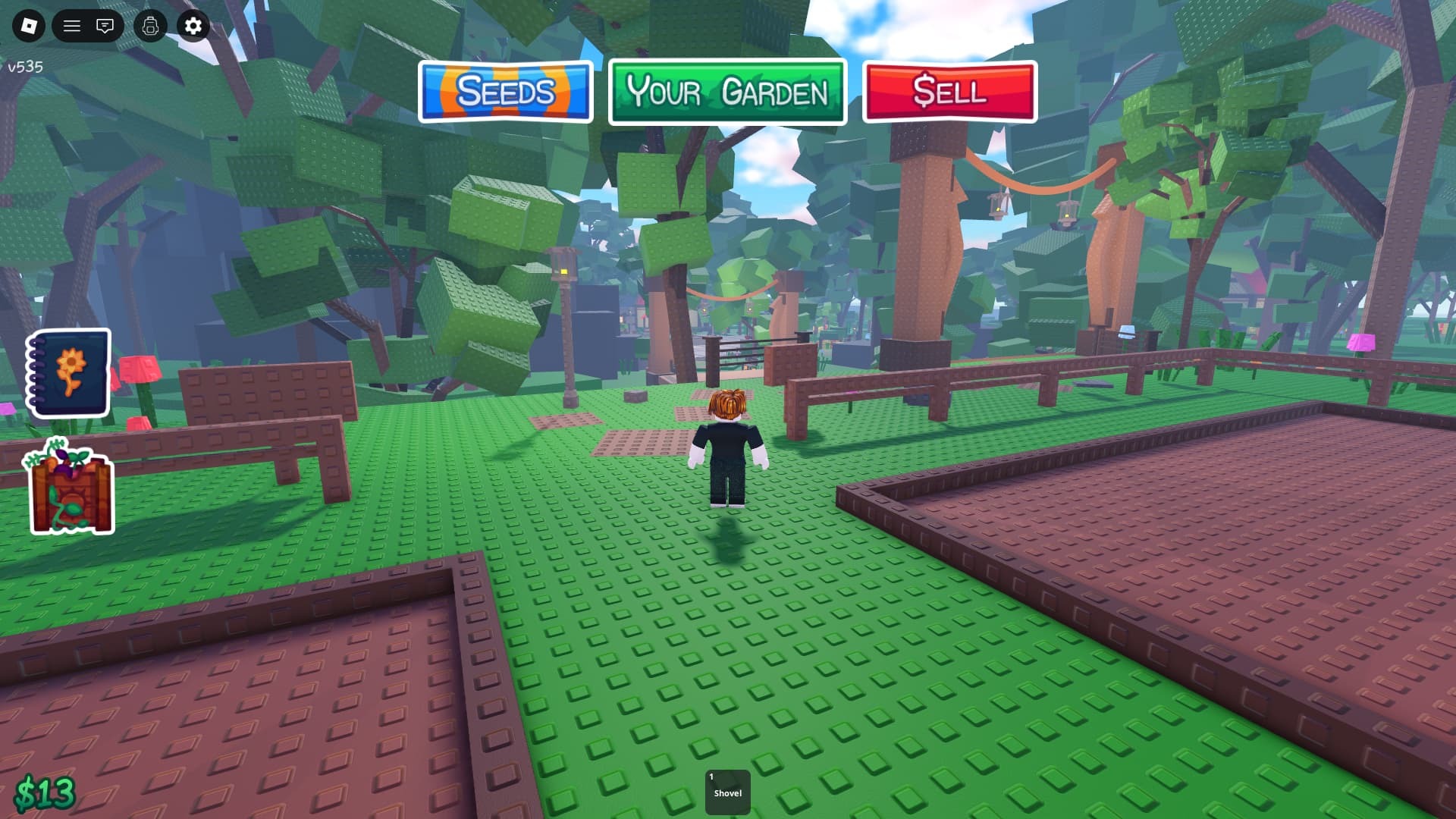Click the Roblox logo in the top left
Screen dimensions: 1456x819
[30, 26]
